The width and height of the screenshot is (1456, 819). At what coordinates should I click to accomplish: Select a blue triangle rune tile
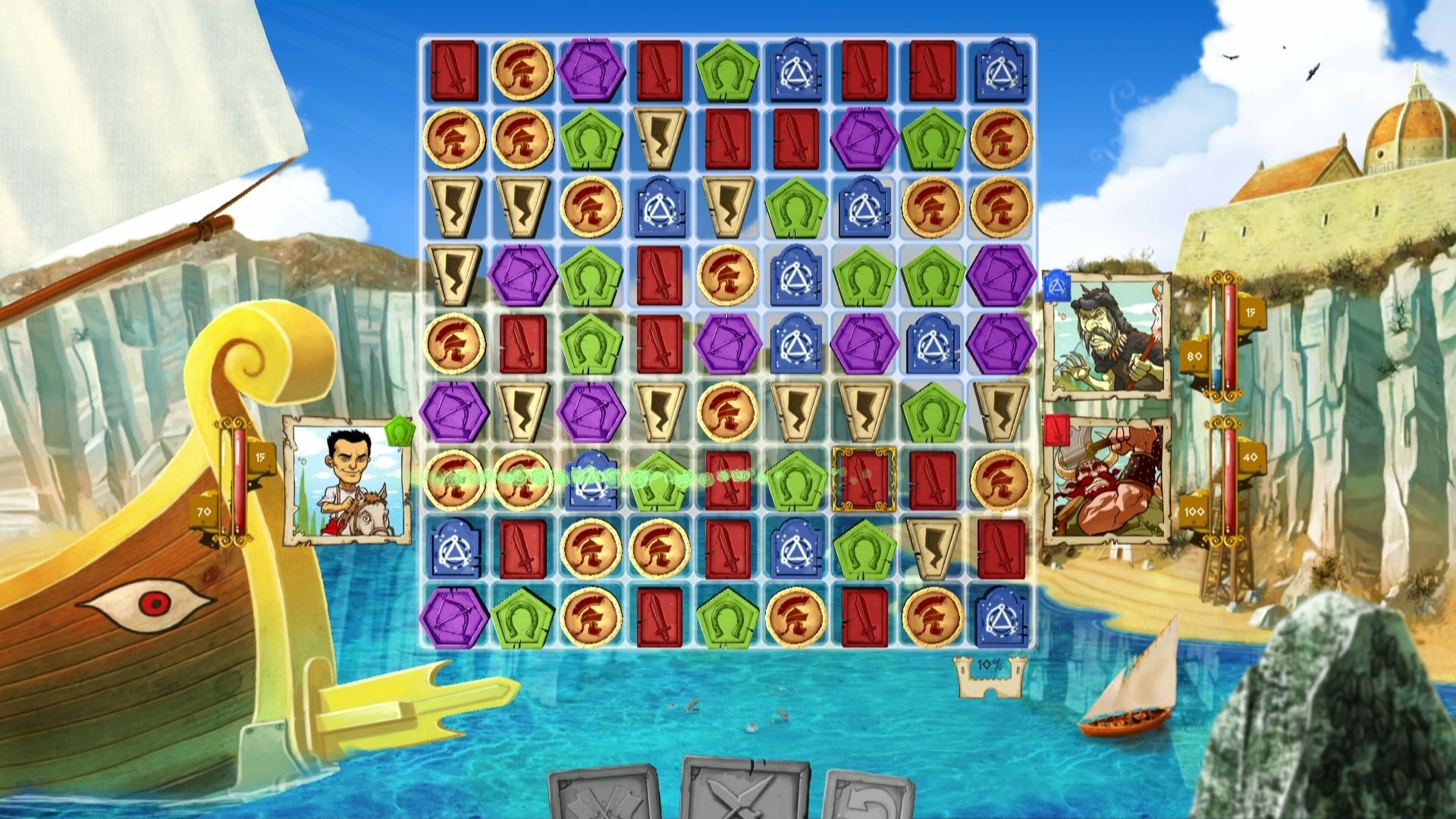point(796,74)
